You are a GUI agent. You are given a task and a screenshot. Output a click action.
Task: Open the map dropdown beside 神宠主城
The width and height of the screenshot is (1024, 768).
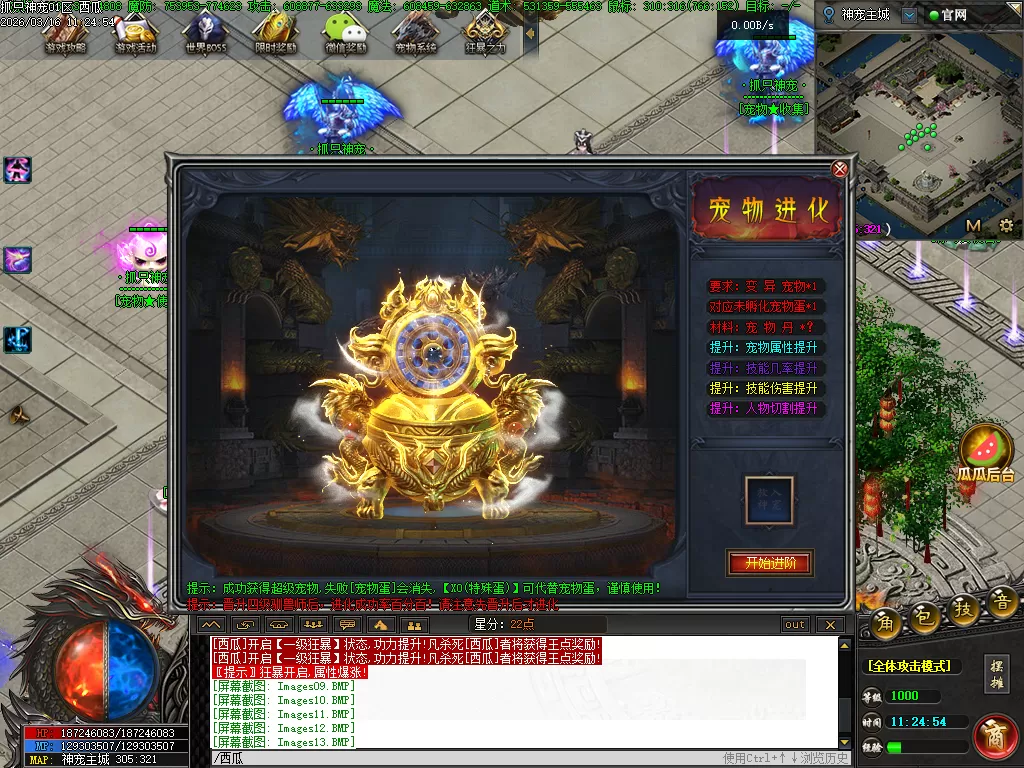[908, 15]
